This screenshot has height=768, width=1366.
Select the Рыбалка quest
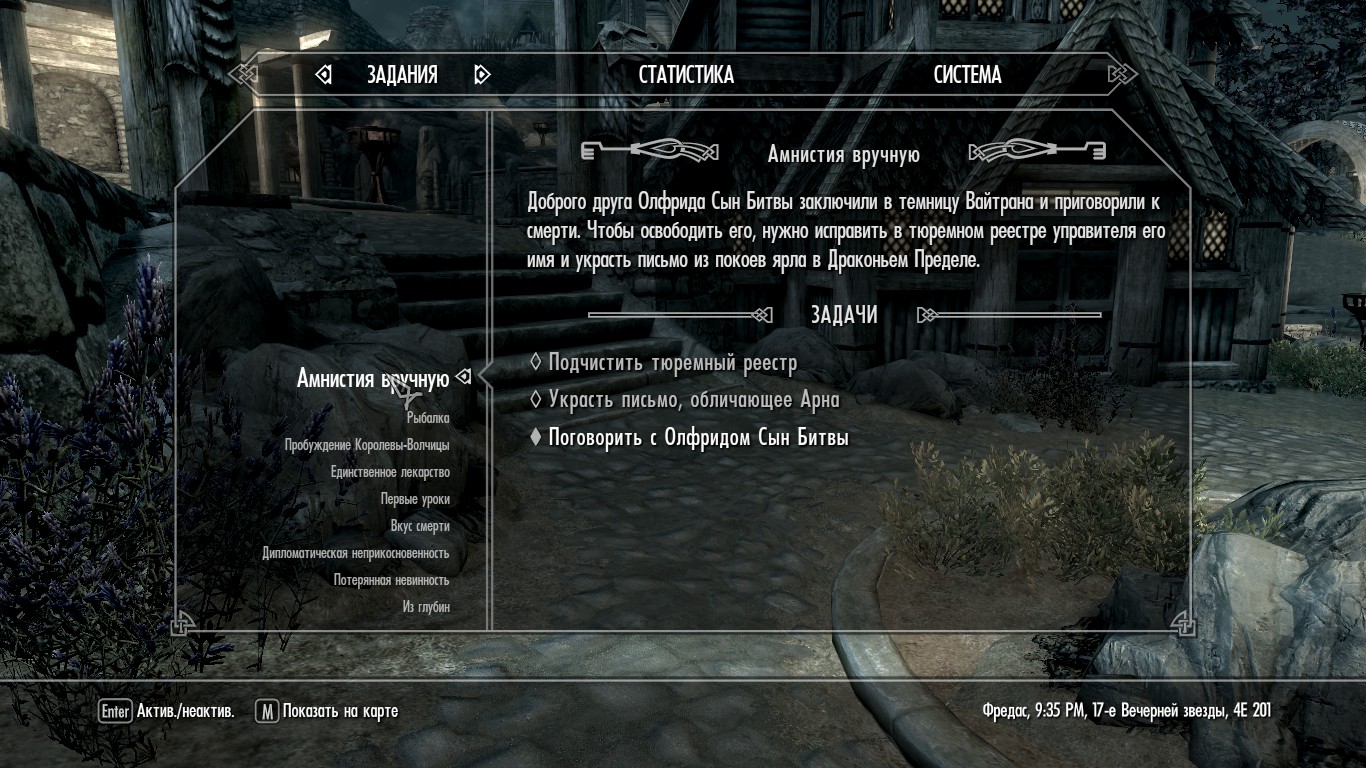point(428,418)
